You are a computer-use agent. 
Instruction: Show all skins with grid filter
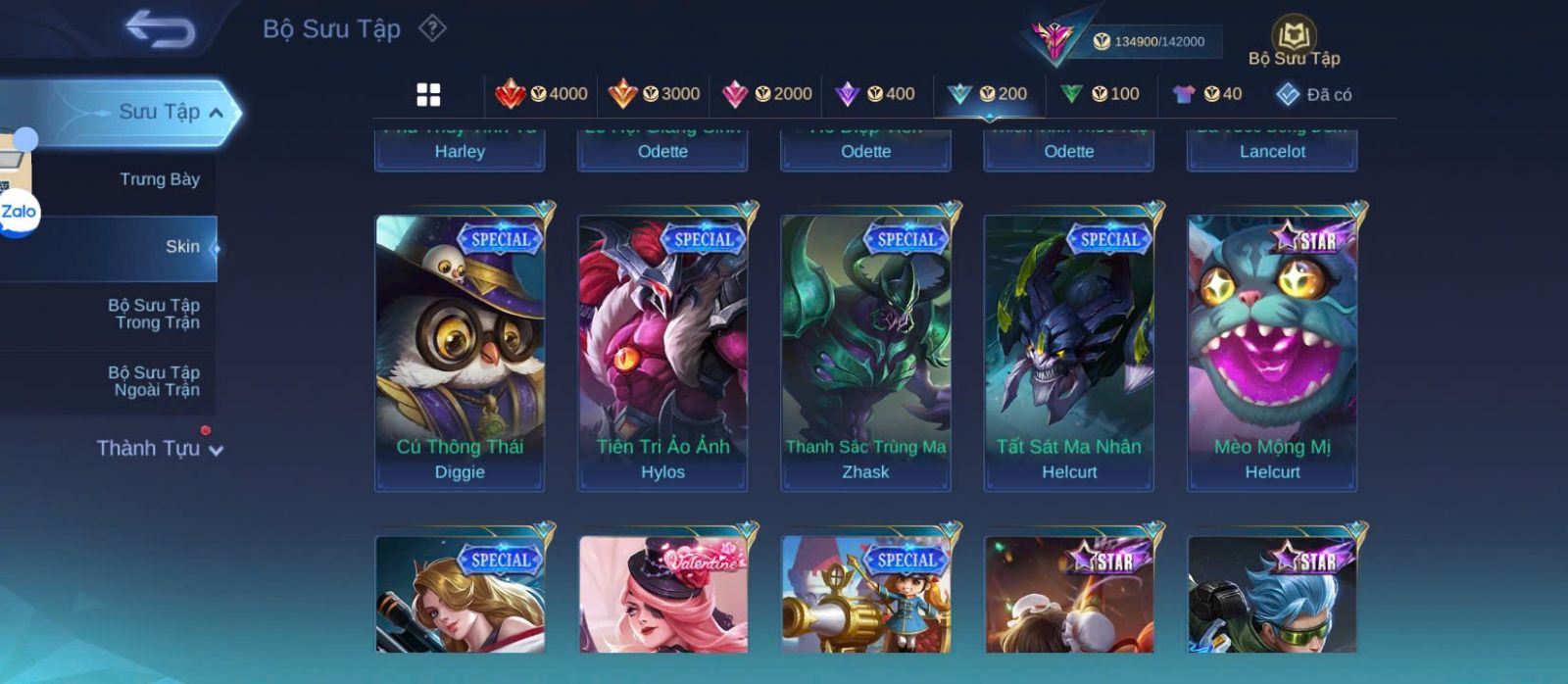428,95
